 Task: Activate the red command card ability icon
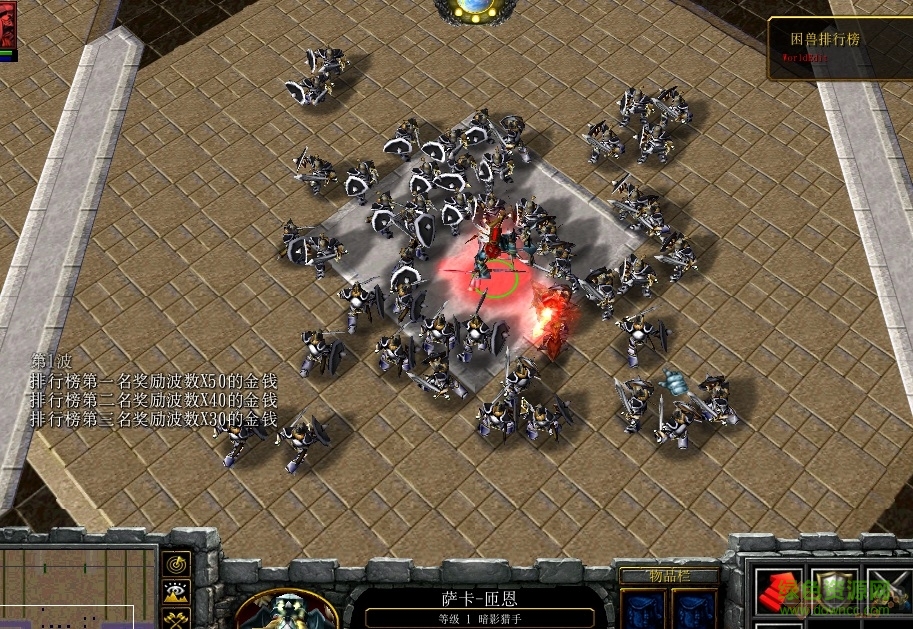[777, 594]
